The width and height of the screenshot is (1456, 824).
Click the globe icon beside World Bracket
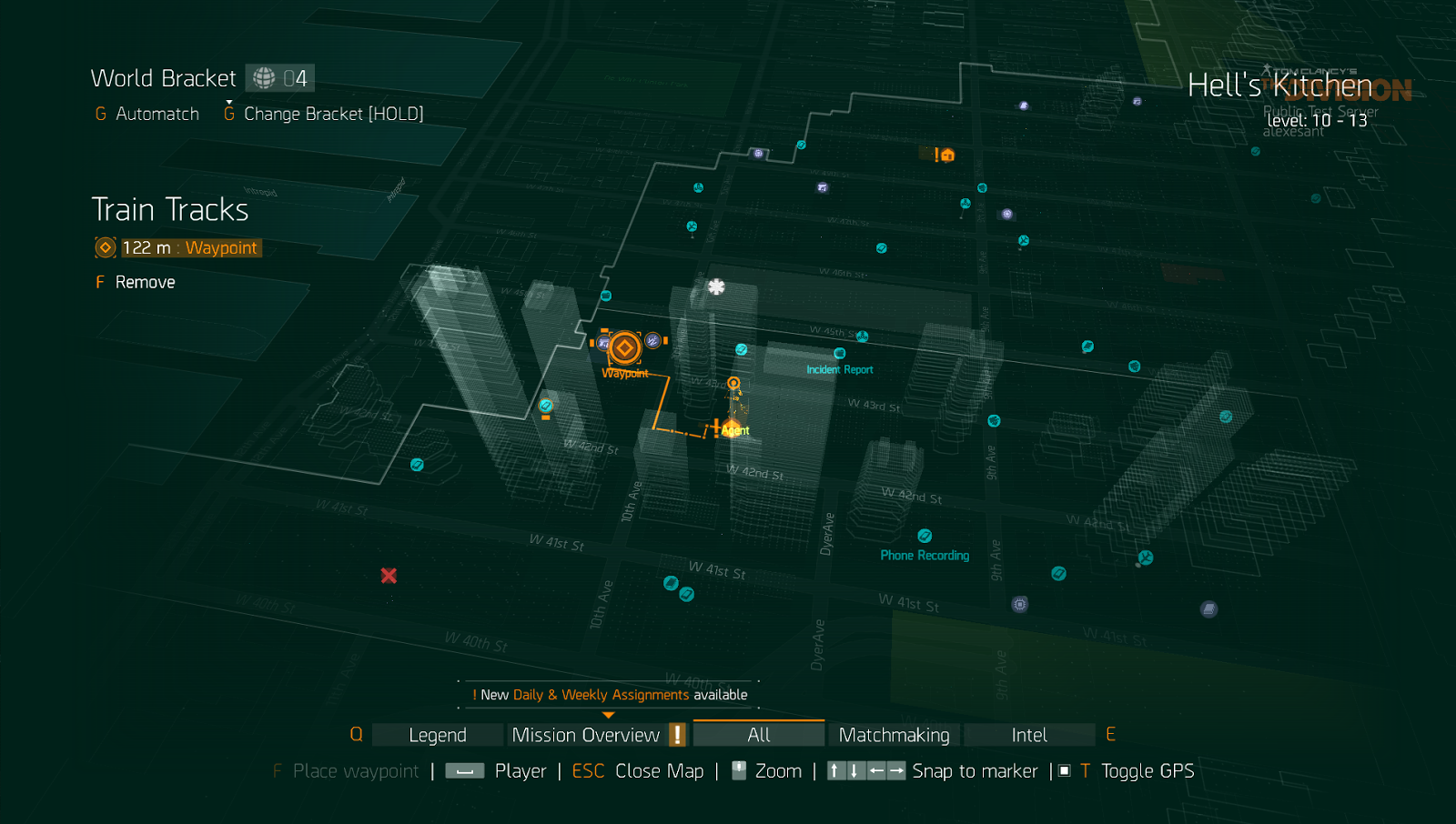coord(263,77)
